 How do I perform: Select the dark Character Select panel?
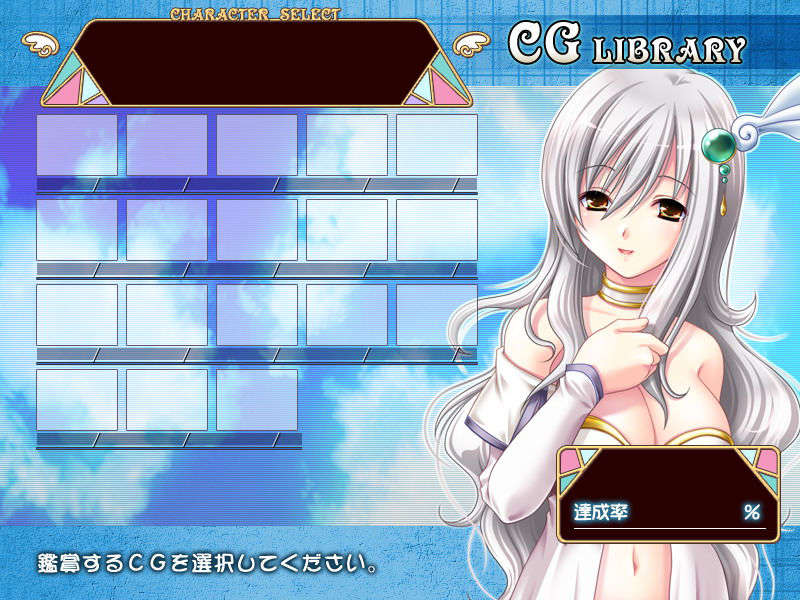(x=258, y=62)
